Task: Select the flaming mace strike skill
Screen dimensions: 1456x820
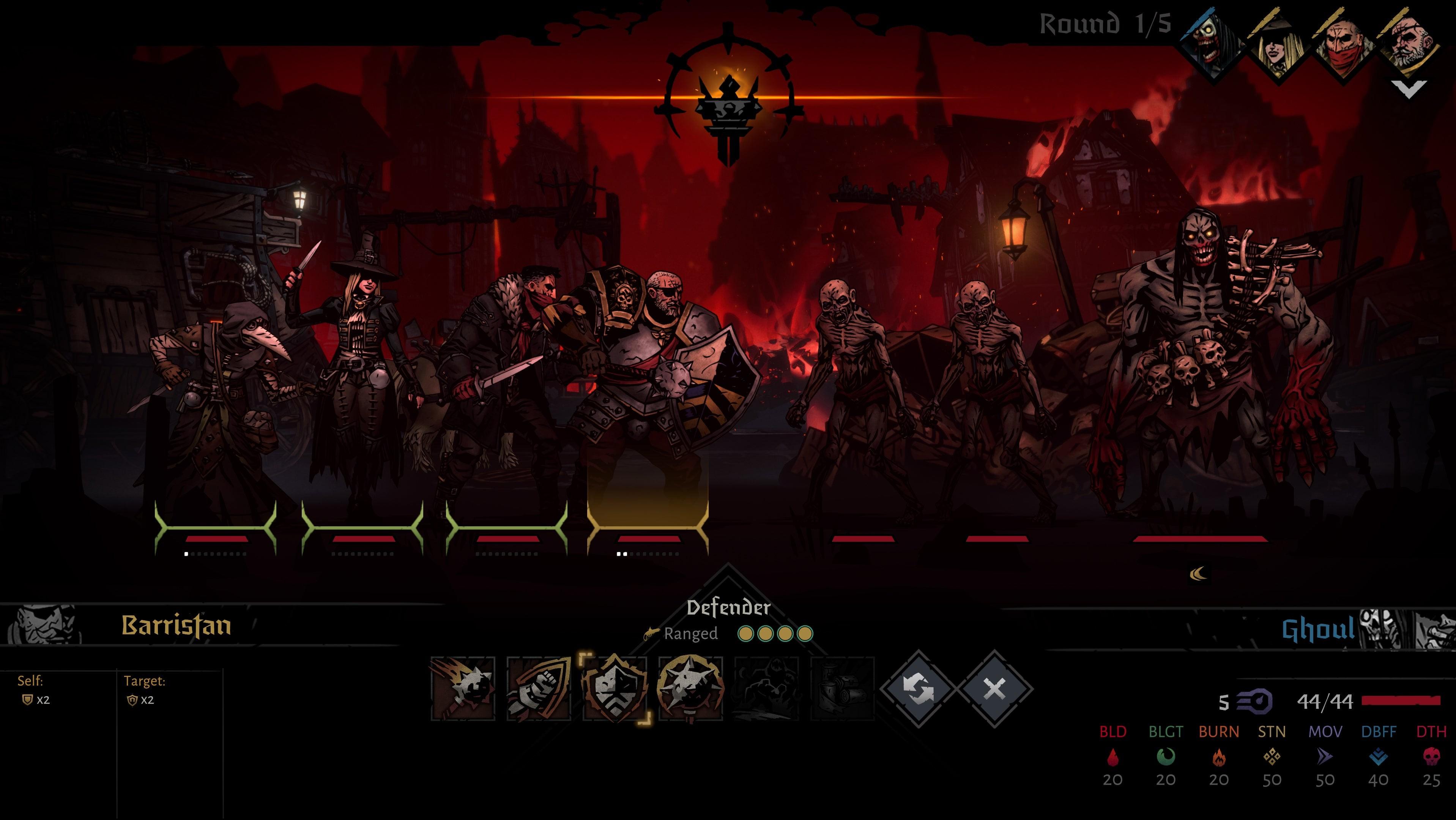Action: (x=463, y=688)
